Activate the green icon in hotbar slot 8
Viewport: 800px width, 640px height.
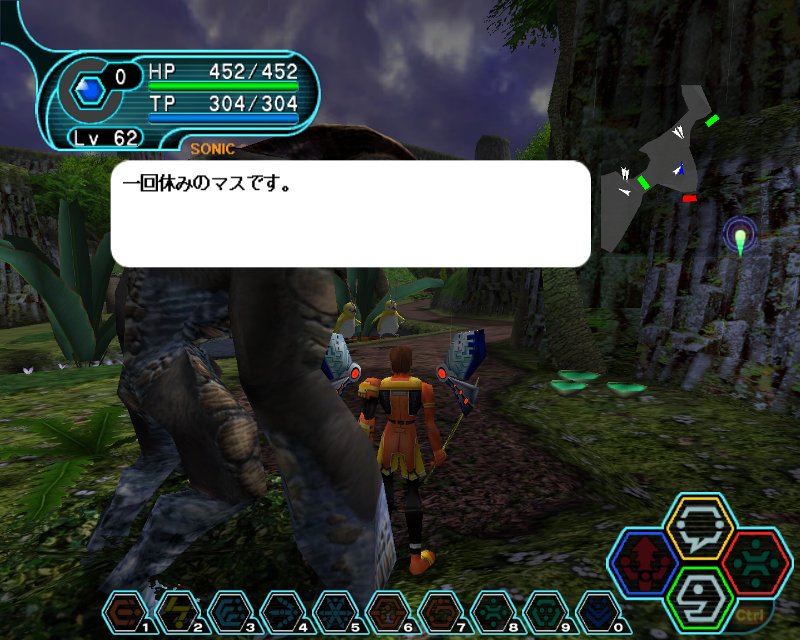point(489,610)
